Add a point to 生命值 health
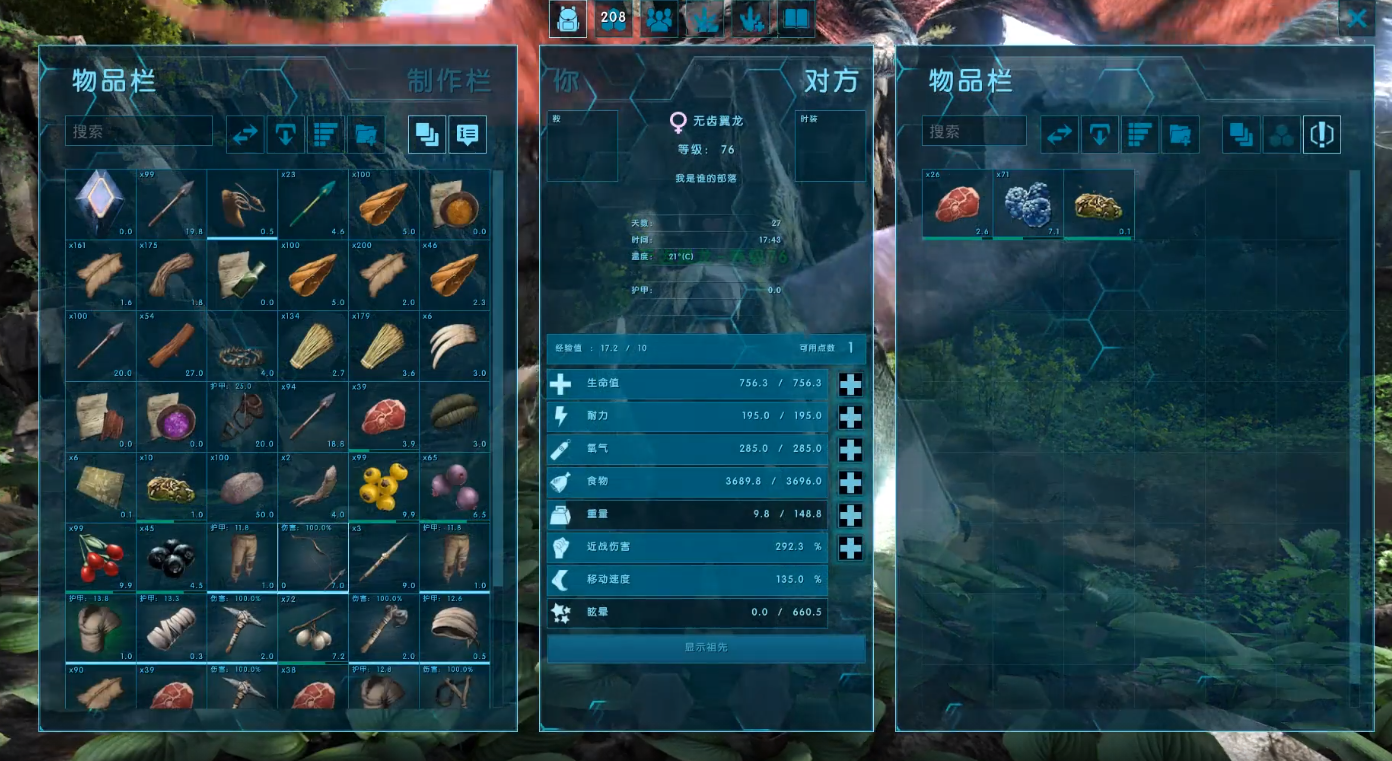This screenshot has width=1392, height=761. [x=850, y=384]
